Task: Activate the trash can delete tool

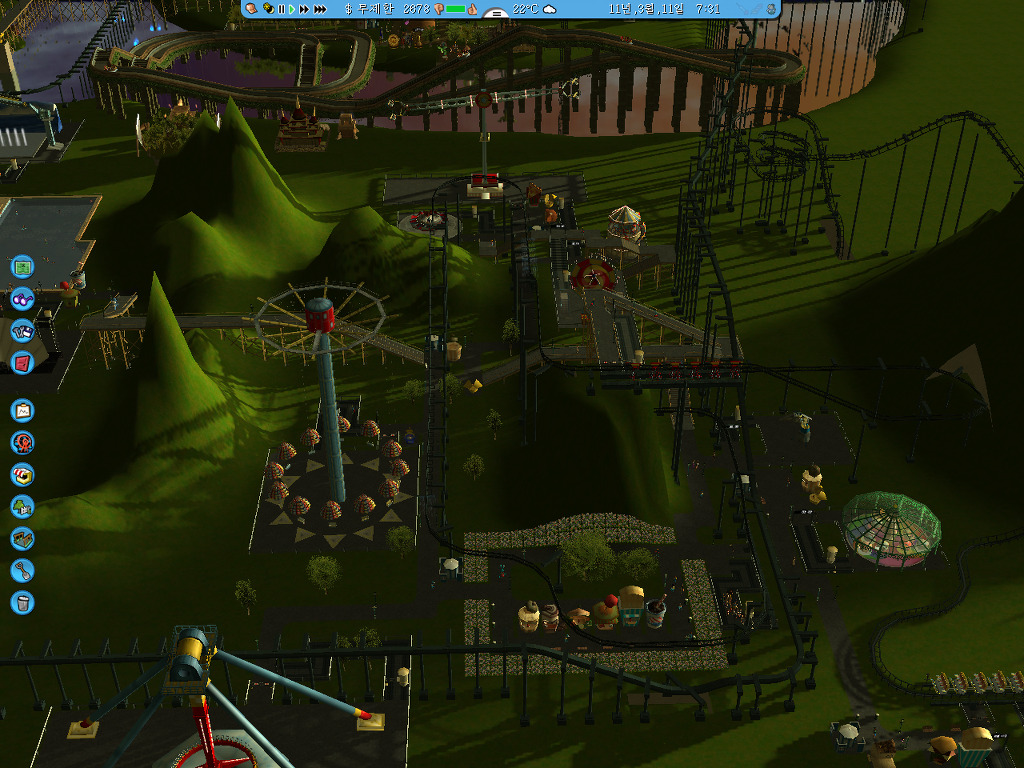Action: 22,602
